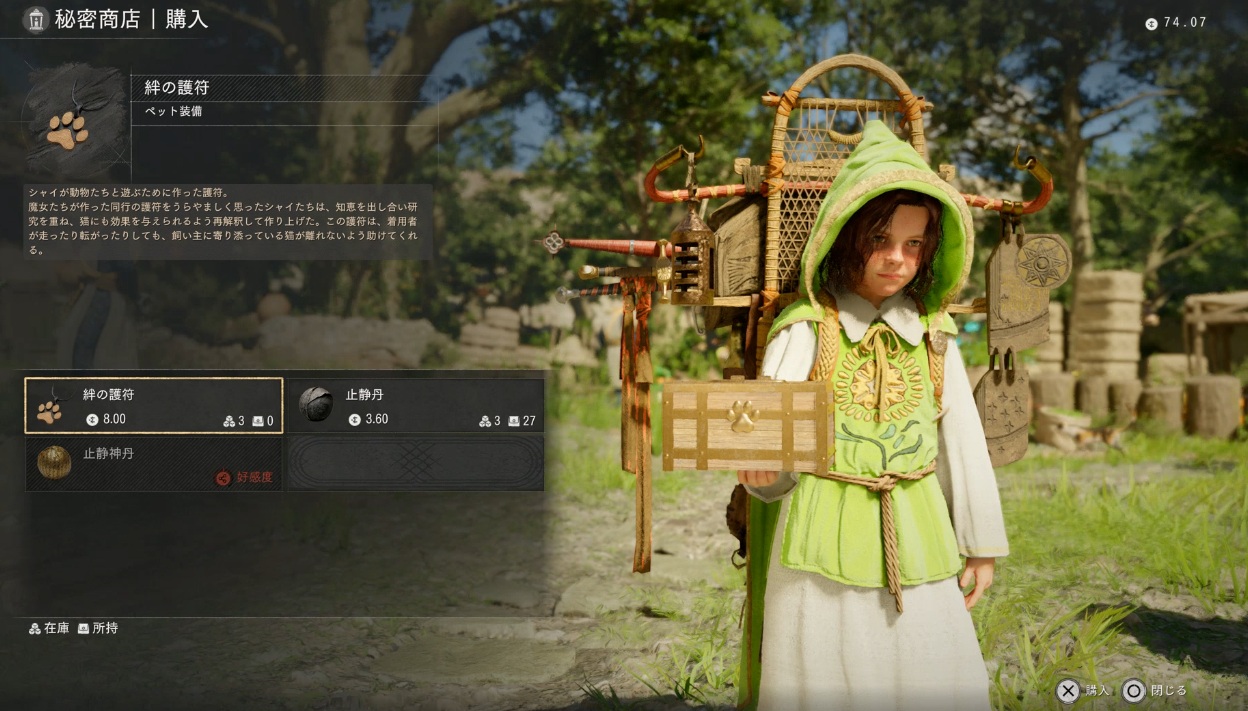Select the 絆の護符 shop item
Screen dimensions: 1248x711
(154, 405)
